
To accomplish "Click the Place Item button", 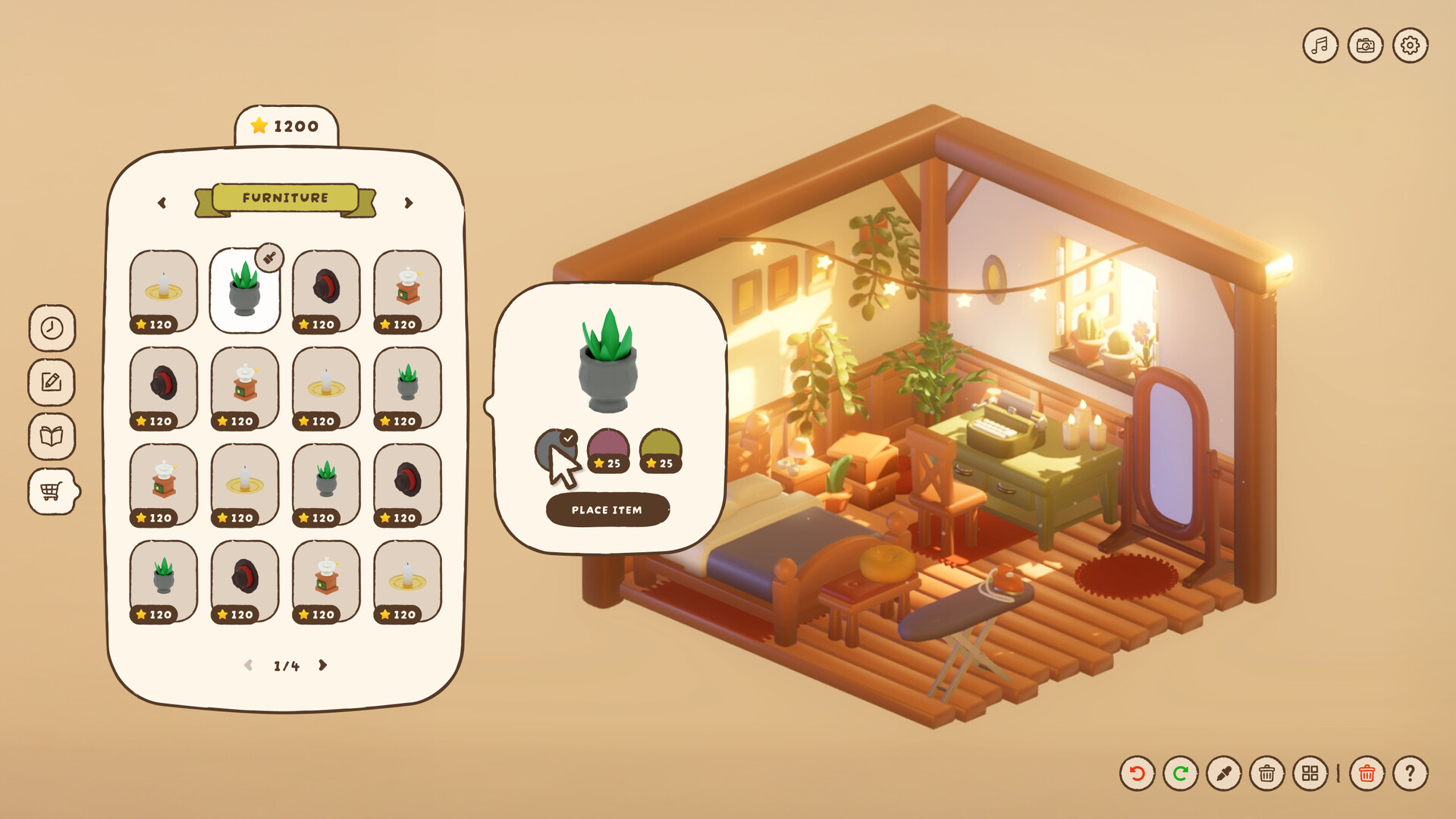I will click(x=607, y=510).
